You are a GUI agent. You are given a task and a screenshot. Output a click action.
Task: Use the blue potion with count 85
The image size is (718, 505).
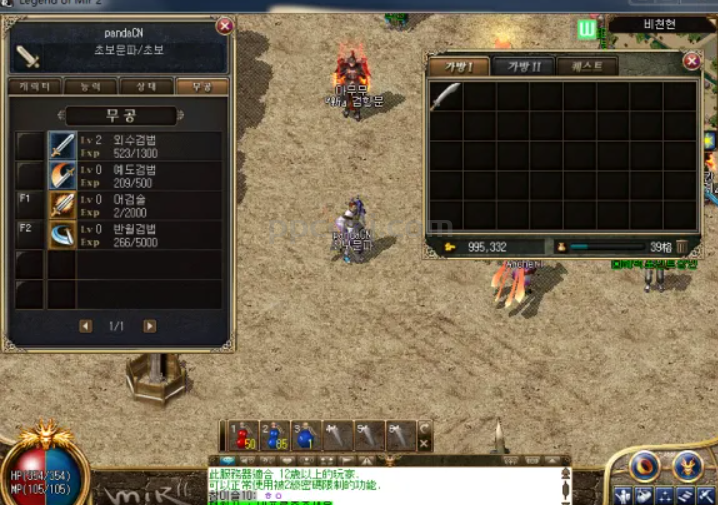[x=272, y=435]
